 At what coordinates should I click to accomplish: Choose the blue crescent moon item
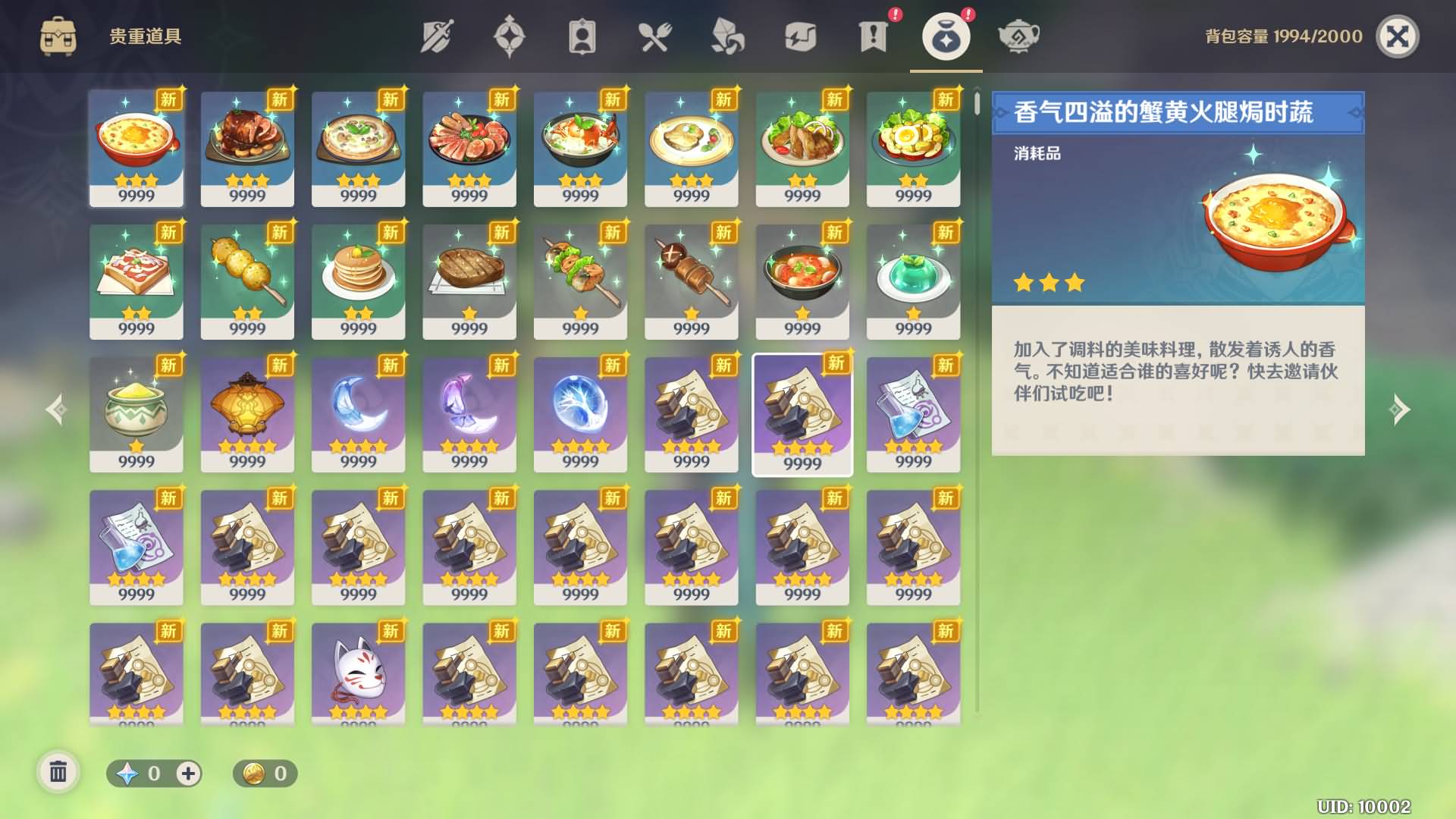[x=358, y=413]
